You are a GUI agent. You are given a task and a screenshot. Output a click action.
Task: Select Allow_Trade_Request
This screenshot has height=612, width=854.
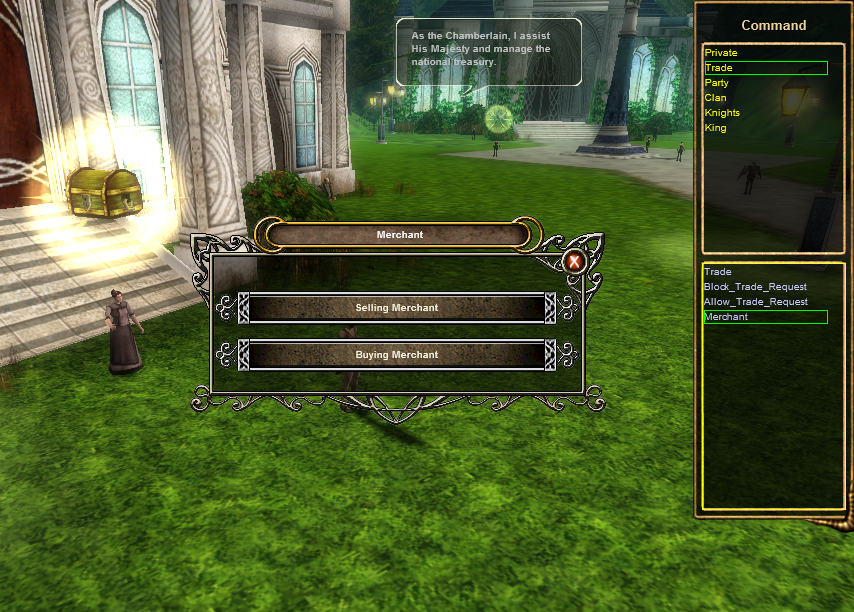click(x=755, y=302)
